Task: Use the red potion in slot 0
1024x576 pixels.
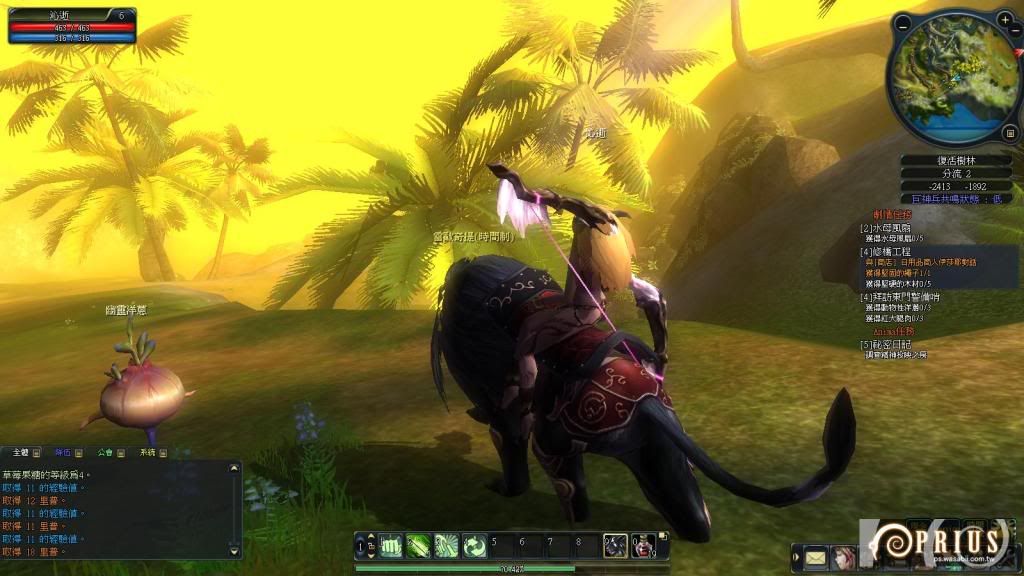Action: pyautogui.click(x=643, y=545)
